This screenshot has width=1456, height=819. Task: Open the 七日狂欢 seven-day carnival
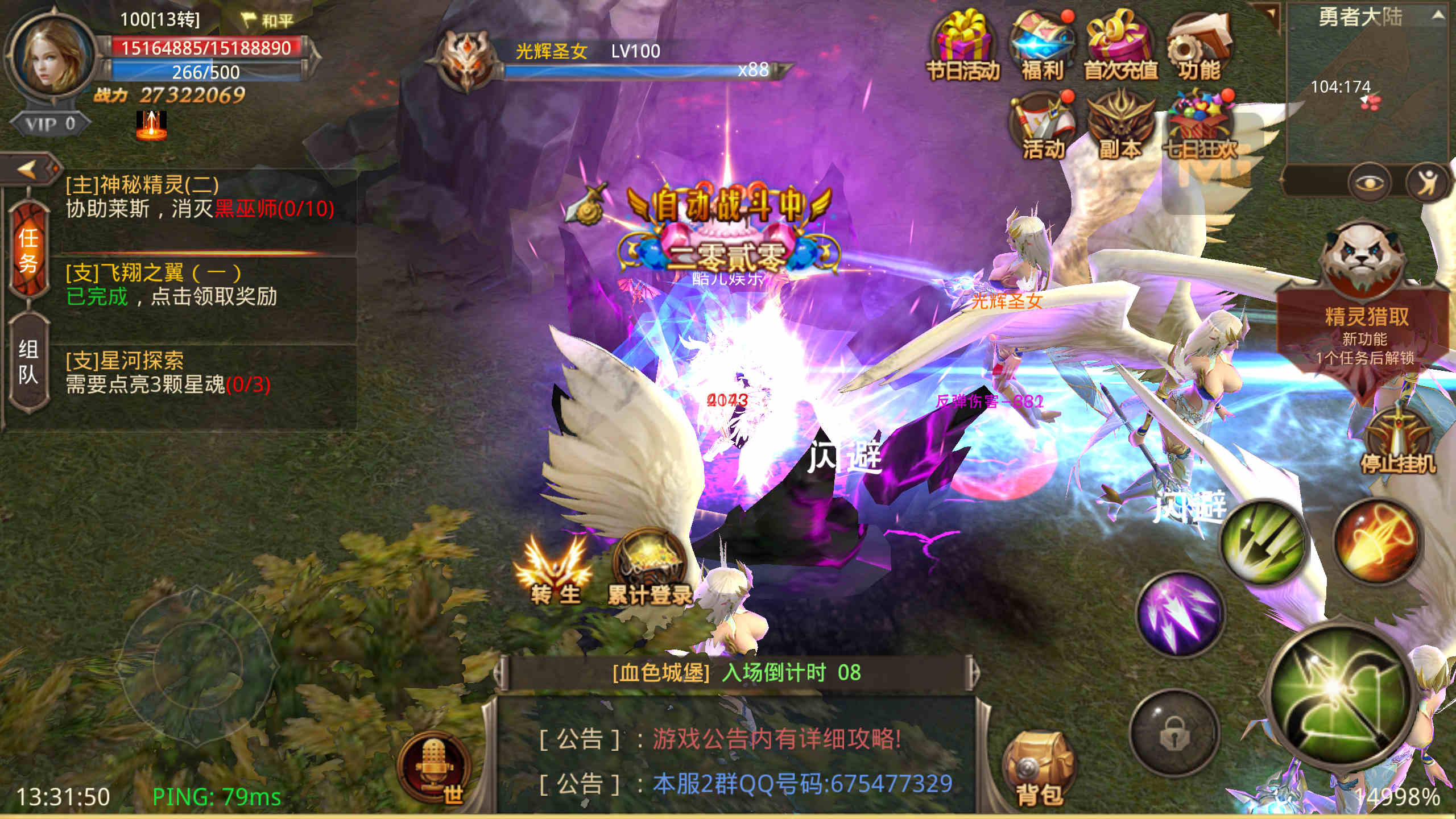(1199, 126)
